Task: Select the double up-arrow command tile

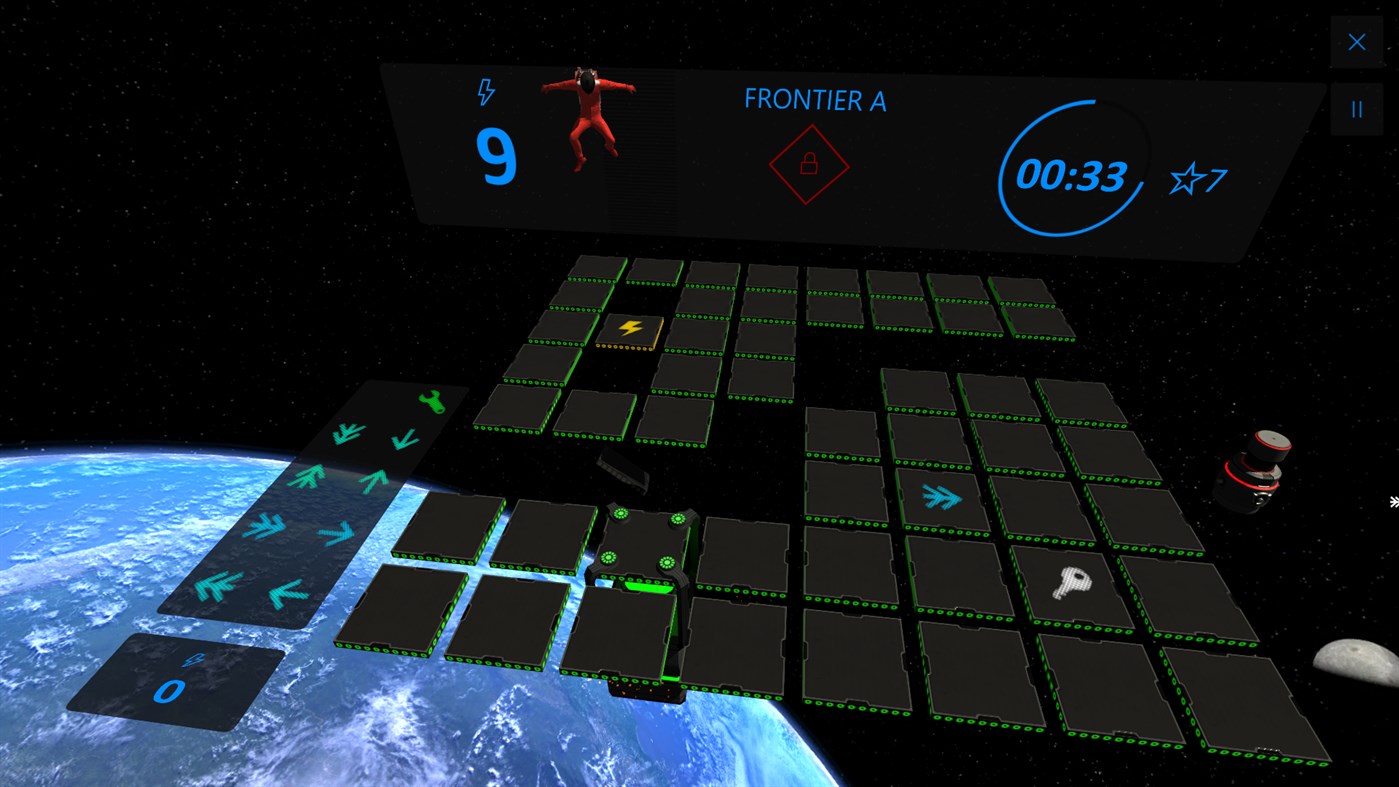Action: pyautogui.click(x=306, y=476)
